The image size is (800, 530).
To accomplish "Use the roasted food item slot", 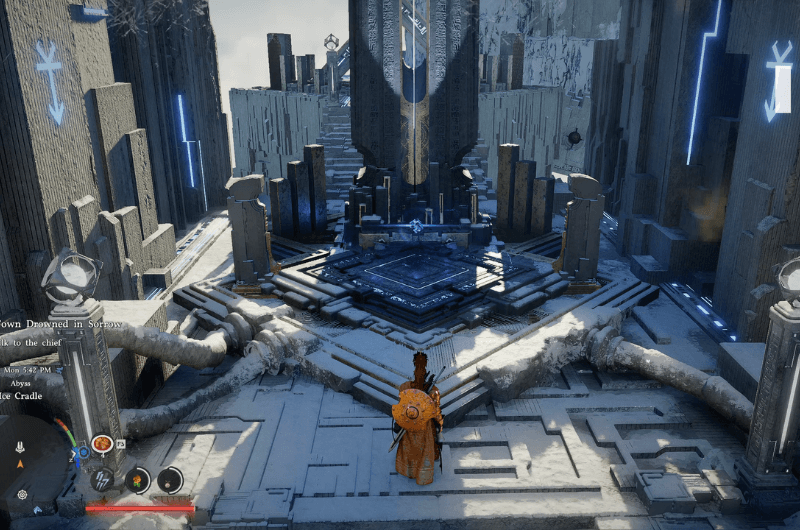I will pyautogui.click(x=102, y=443).
